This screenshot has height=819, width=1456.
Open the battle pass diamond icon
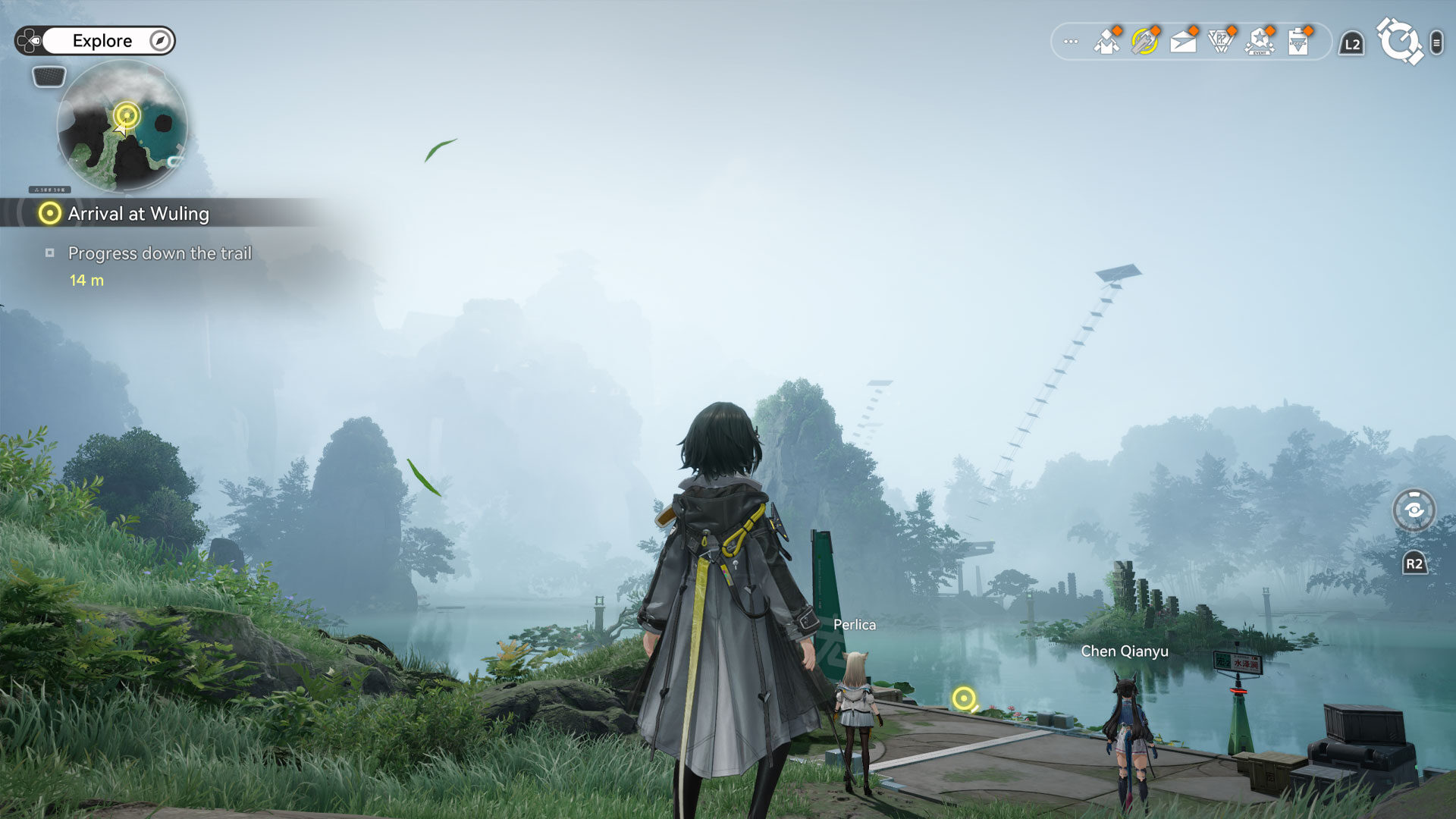tap(1222, 42)
